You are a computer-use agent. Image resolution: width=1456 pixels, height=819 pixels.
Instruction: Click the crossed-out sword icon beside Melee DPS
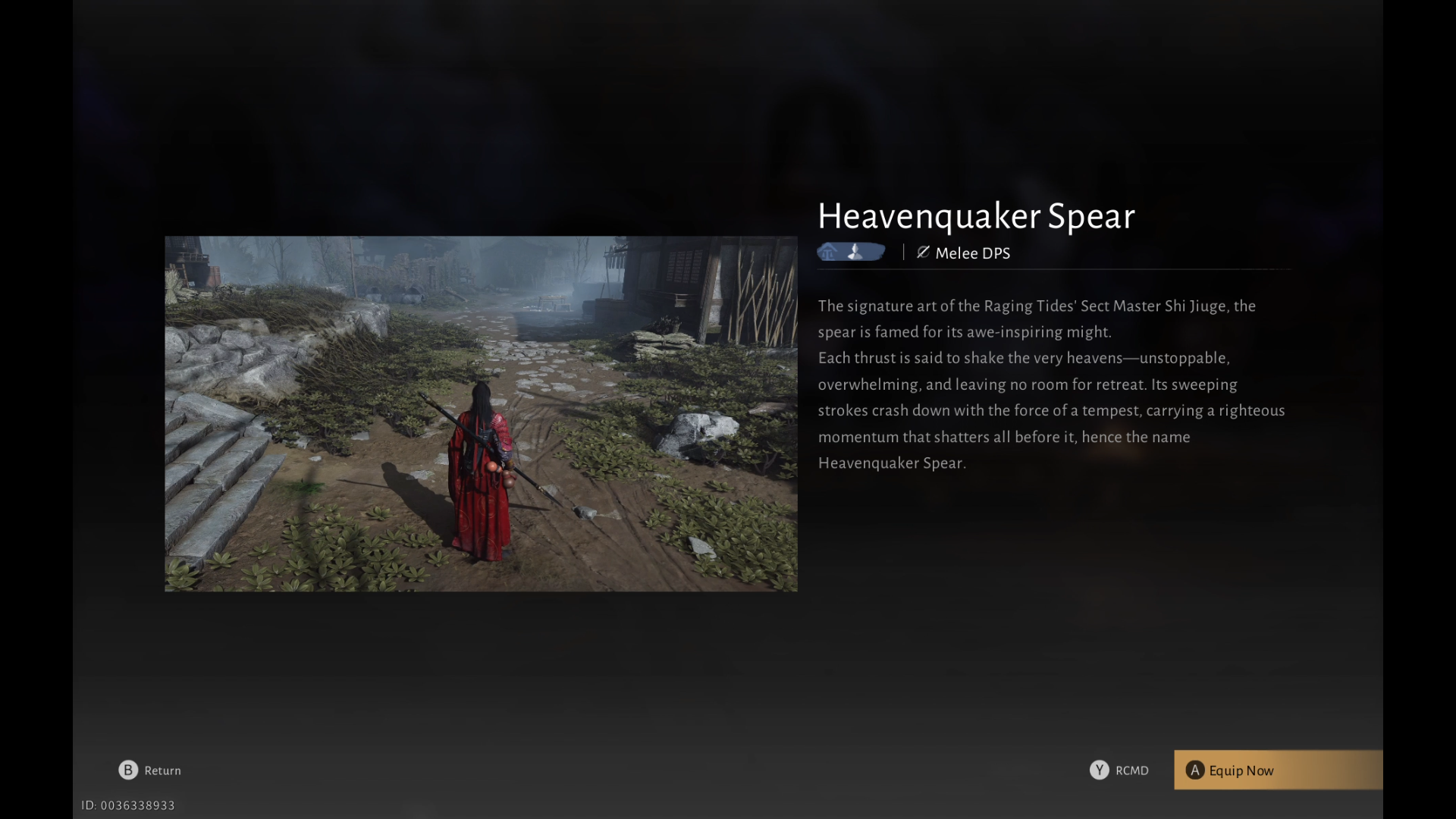[922, 253]
